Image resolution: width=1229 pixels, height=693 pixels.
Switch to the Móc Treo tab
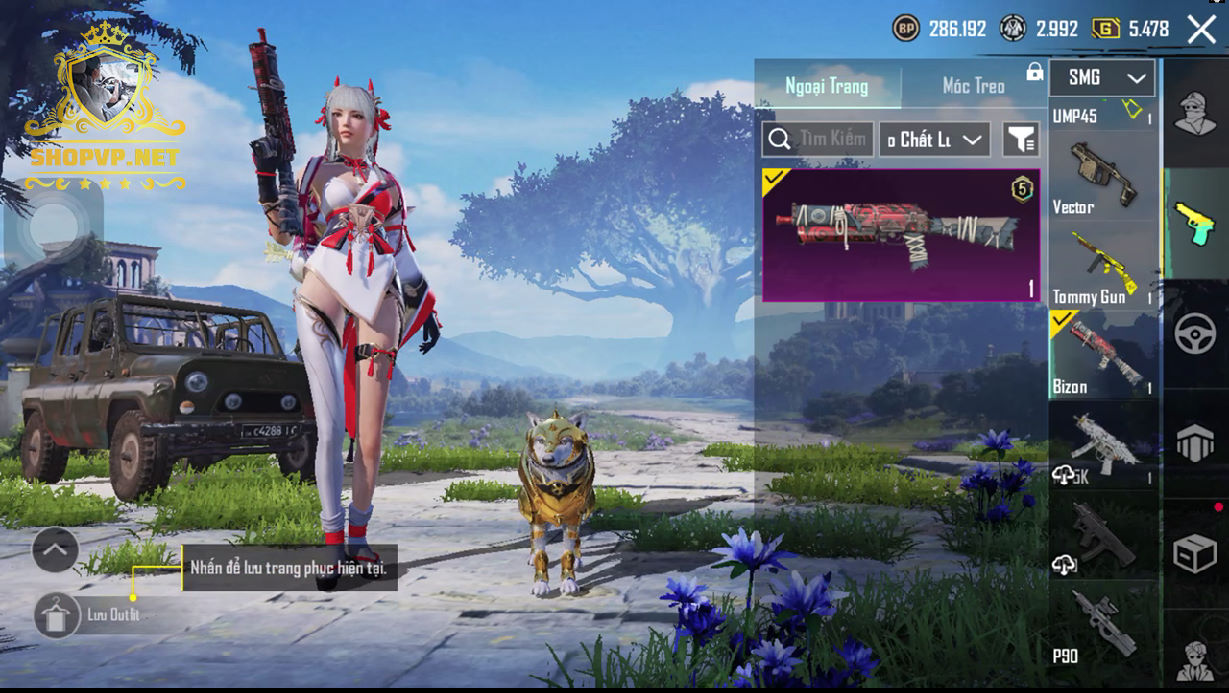coord(973,86)
